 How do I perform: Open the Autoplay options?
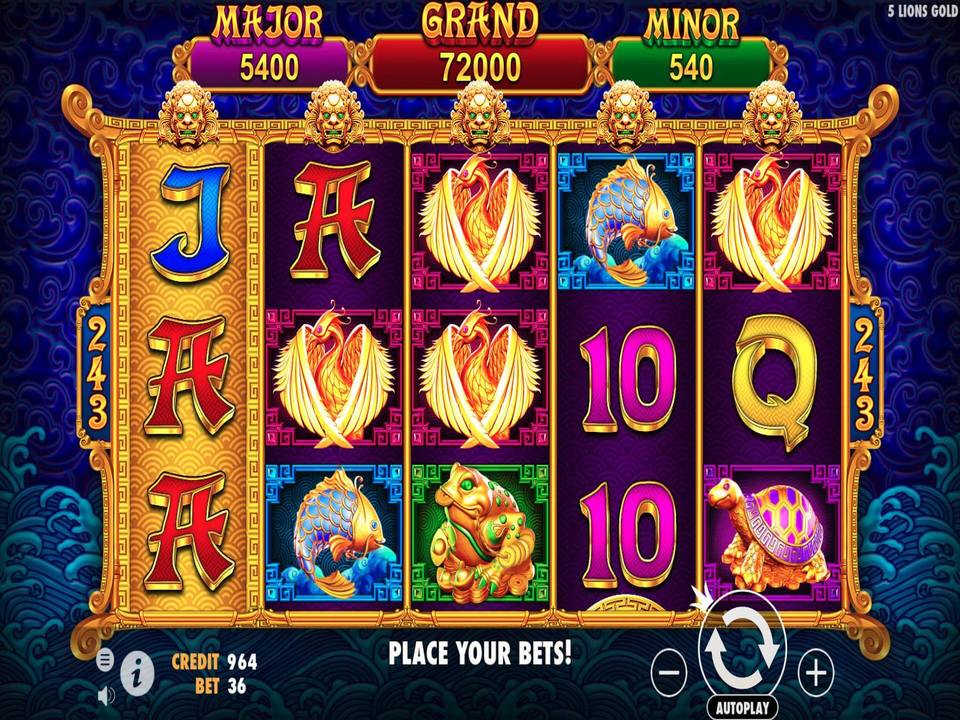pos(743,706)
